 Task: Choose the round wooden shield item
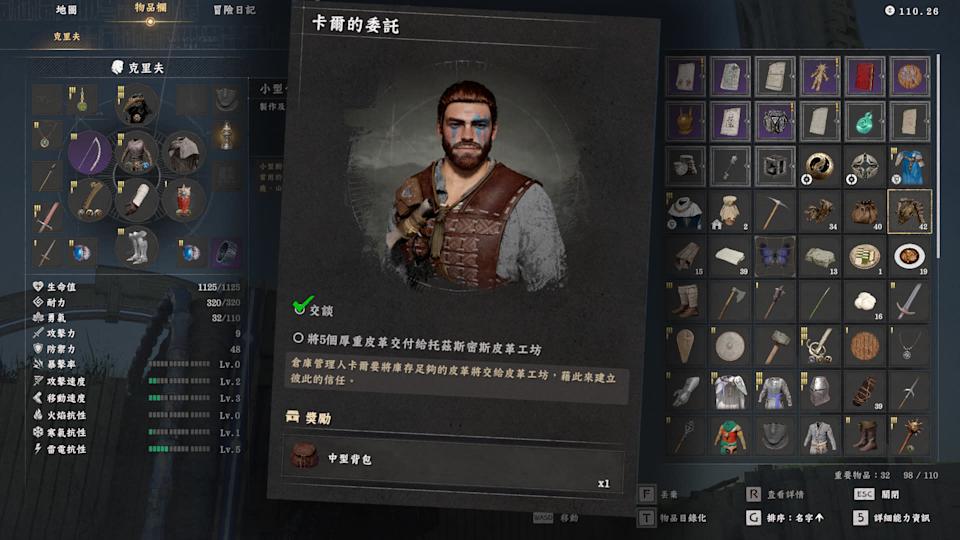click(x=864, y=346)
